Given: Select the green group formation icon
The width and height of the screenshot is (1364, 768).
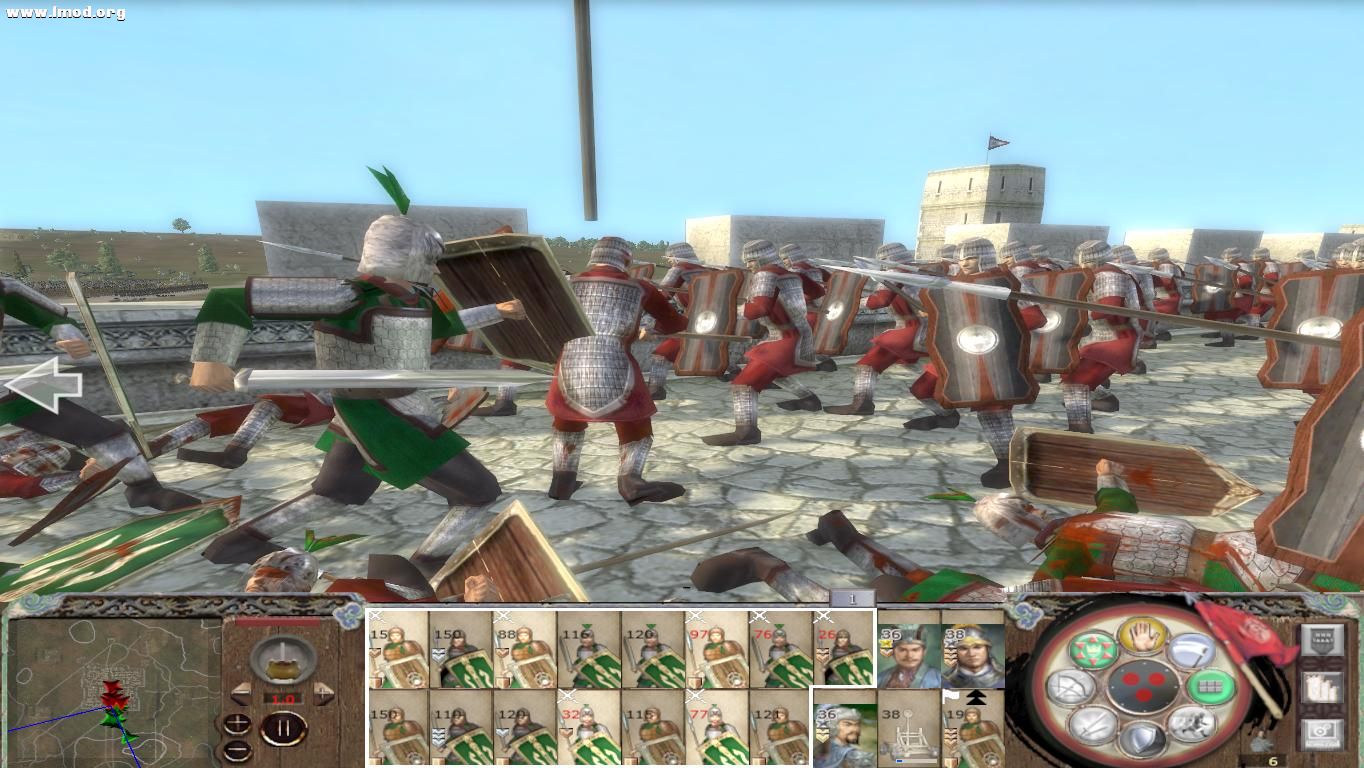Looking at the screenshot, I should [x=1210, y=687].
